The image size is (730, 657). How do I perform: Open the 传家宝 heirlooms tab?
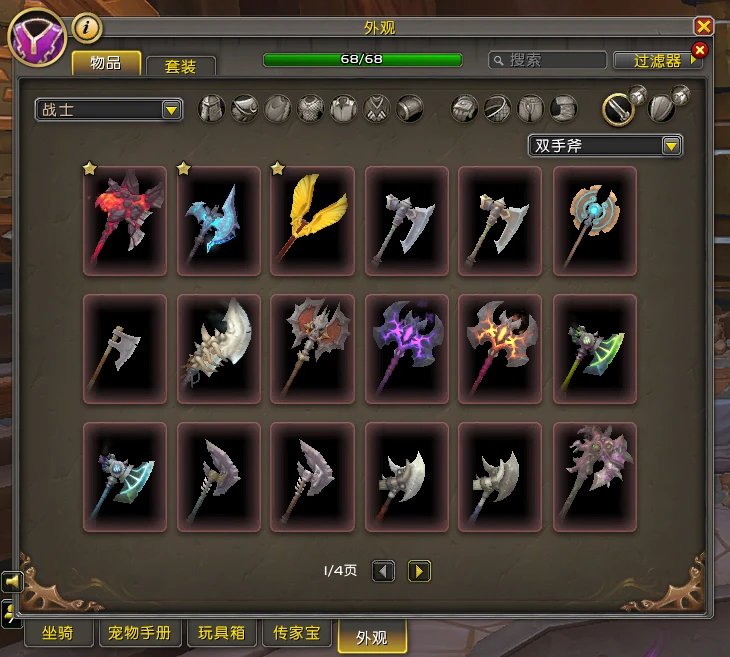click(x=297, y=634)
